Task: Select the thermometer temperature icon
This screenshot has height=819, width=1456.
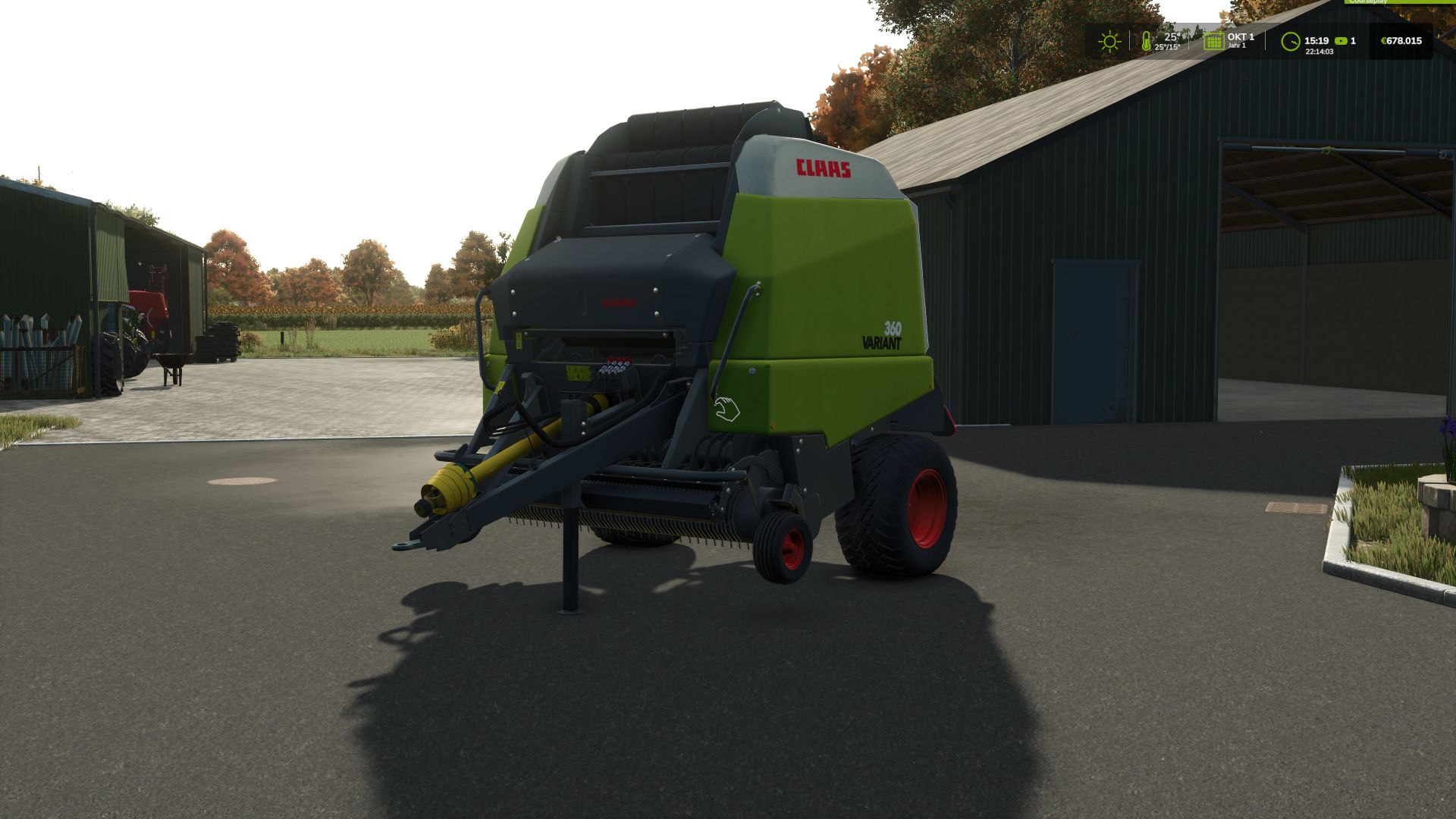Action: [x=1145, y=40]
